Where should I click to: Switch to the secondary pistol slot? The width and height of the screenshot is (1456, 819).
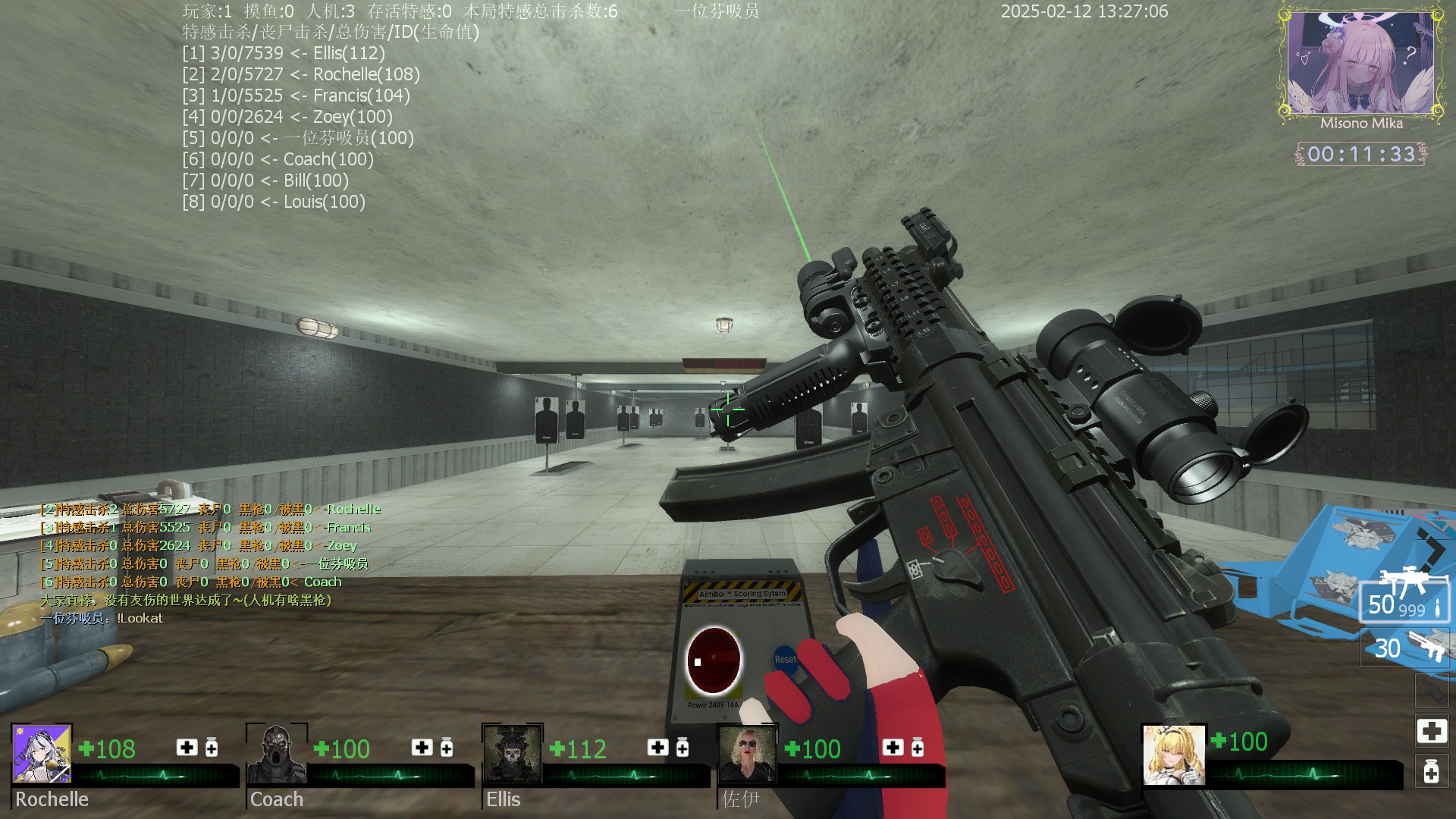(x=1404, y=648)
